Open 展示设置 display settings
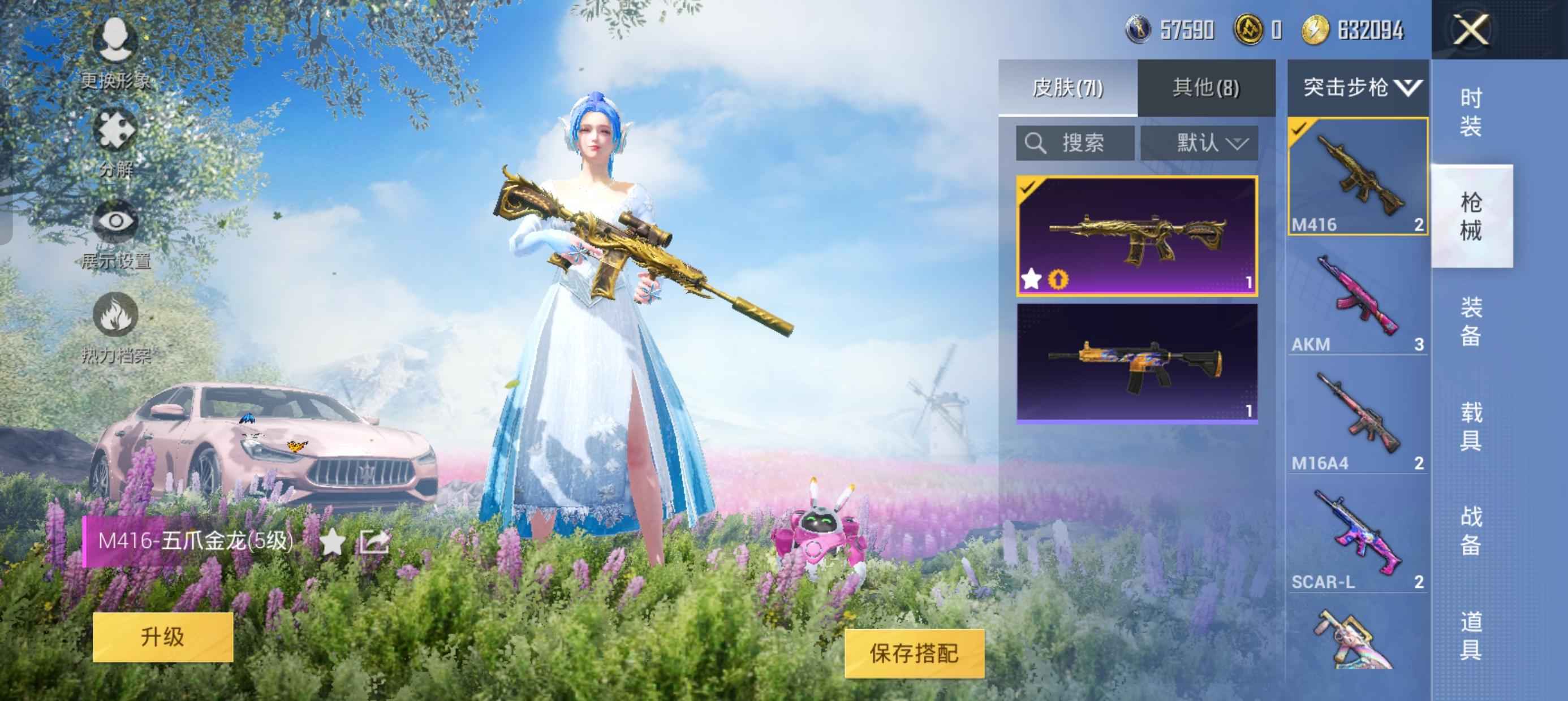The width and height of the screenshot is (1568, 701). 115,234
